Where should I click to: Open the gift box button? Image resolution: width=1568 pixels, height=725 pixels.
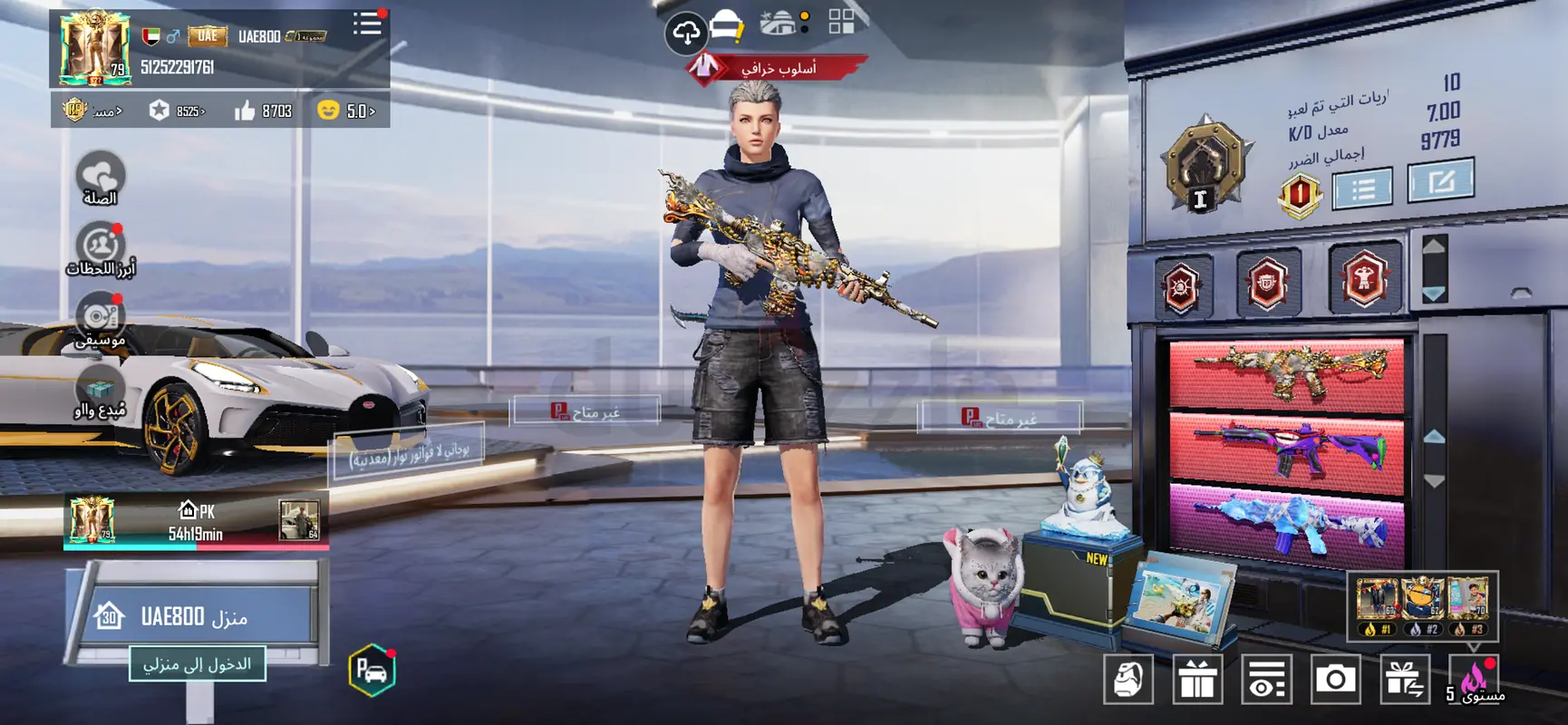[x=1197, y=679]
